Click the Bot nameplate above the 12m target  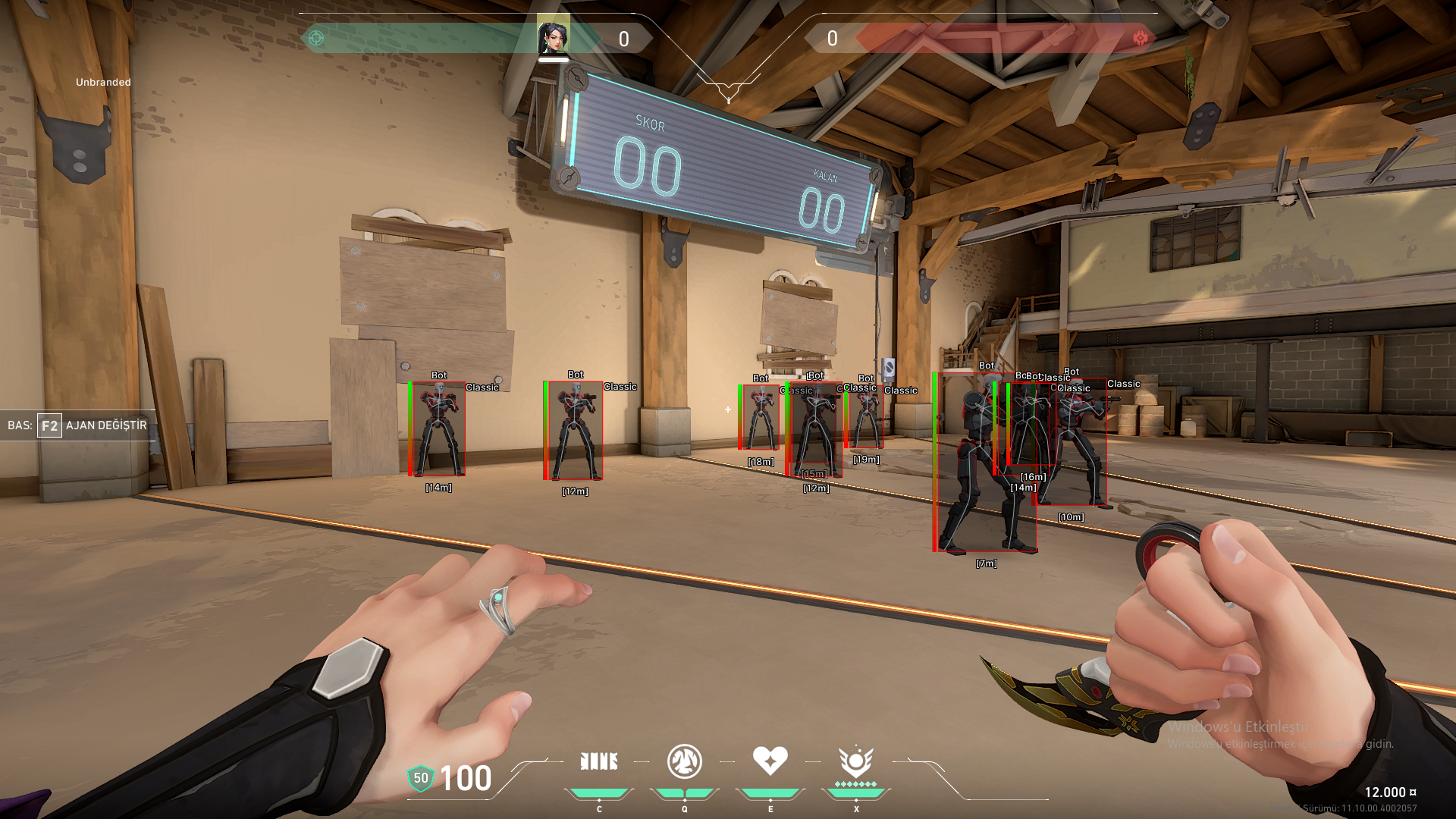tap(576, 373)
